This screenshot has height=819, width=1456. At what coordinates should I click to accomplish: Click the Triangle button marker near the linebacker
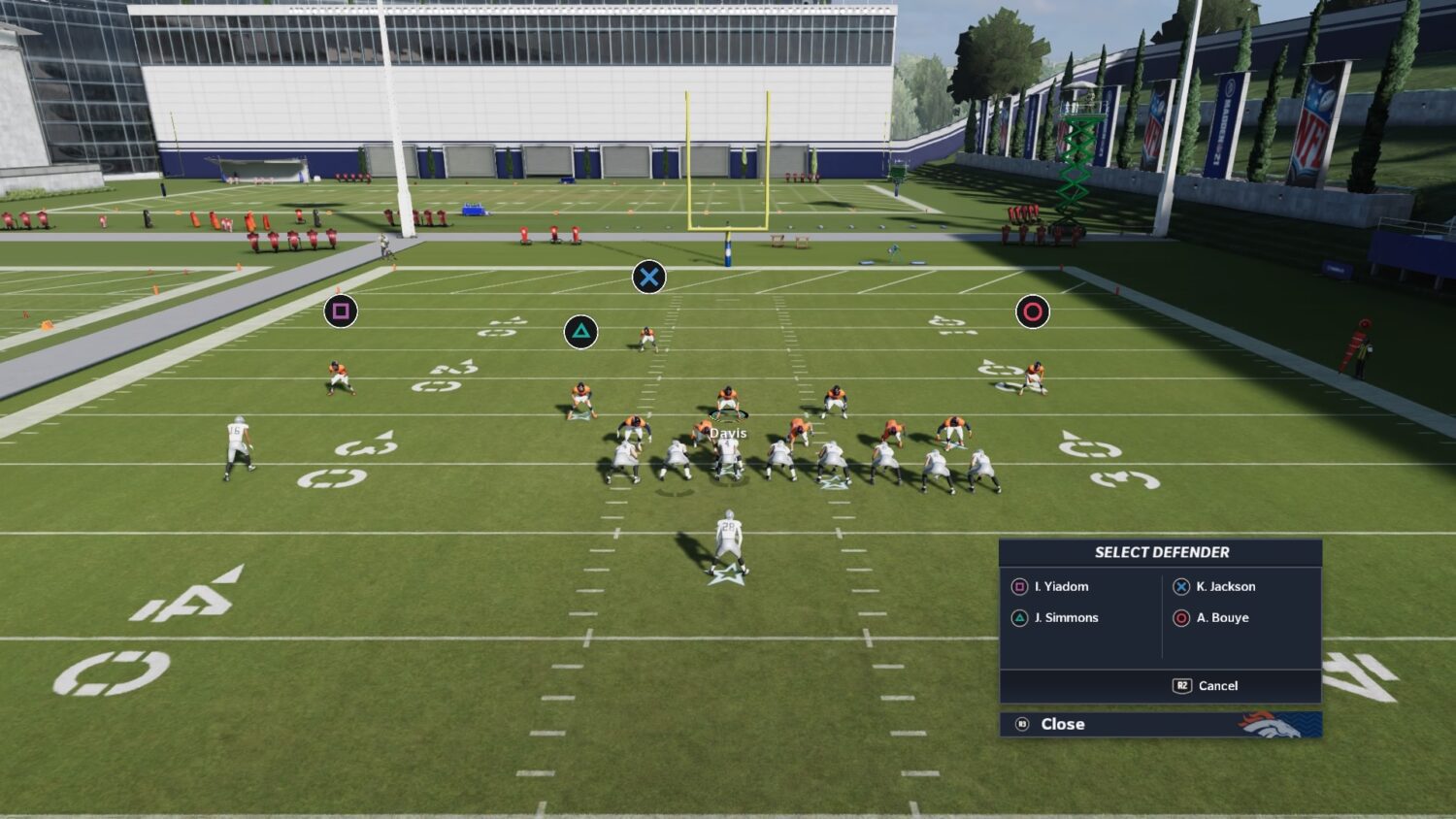[x=582, y=331]
